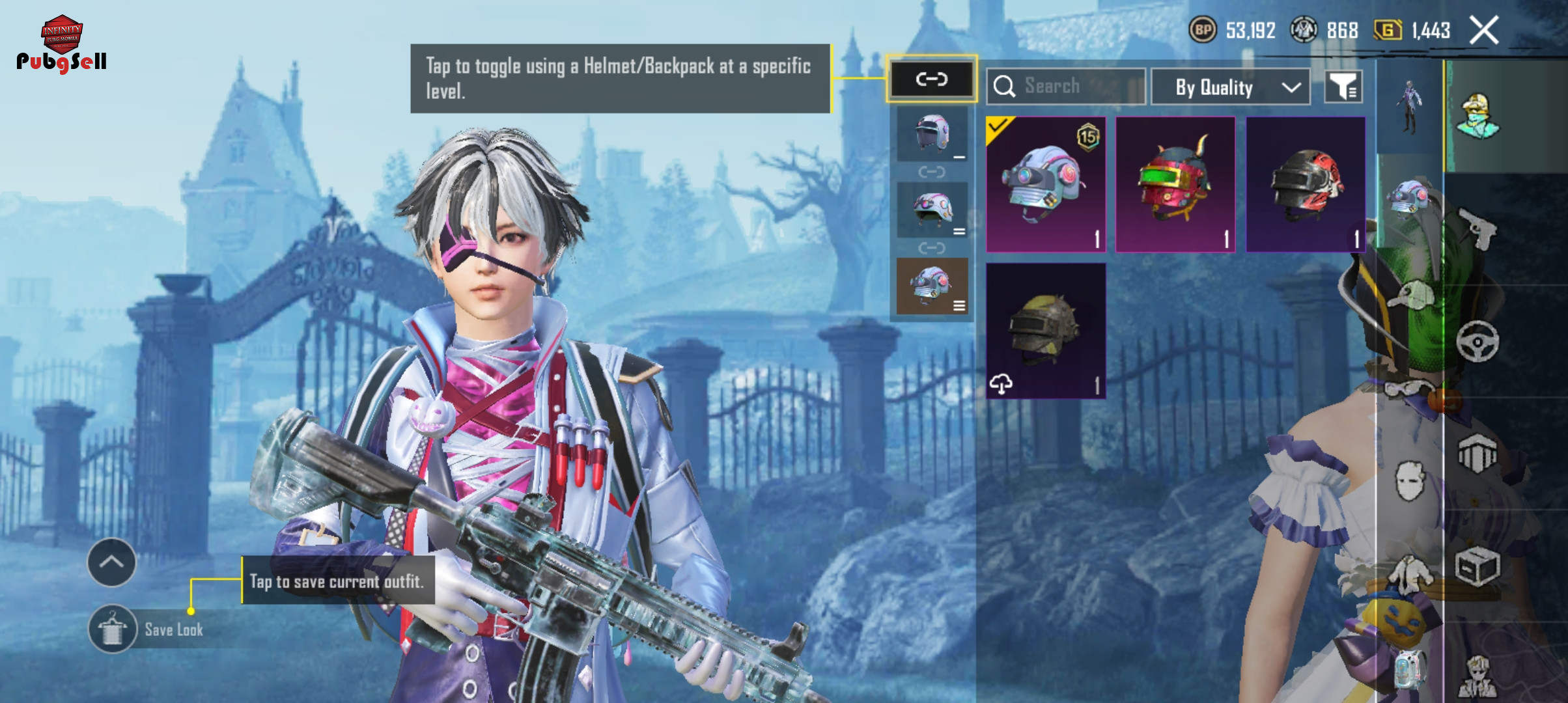Close the inventory screen with the X
Screen dimensions: 1568x703
coord(1484,31)
